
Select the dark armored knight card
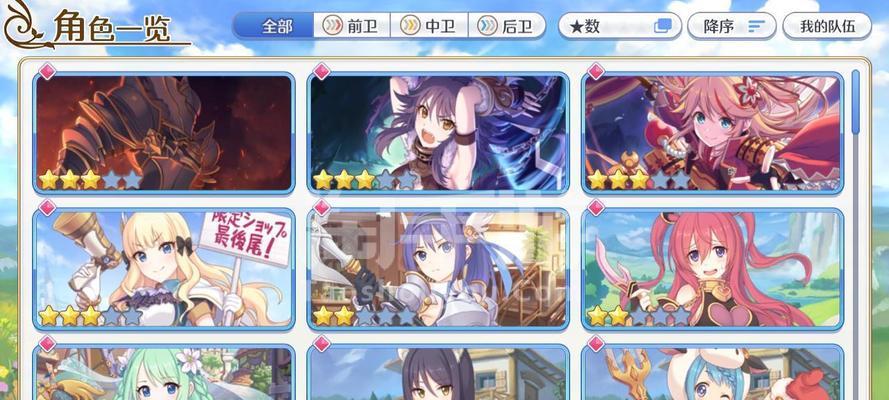tap(165, 132)
